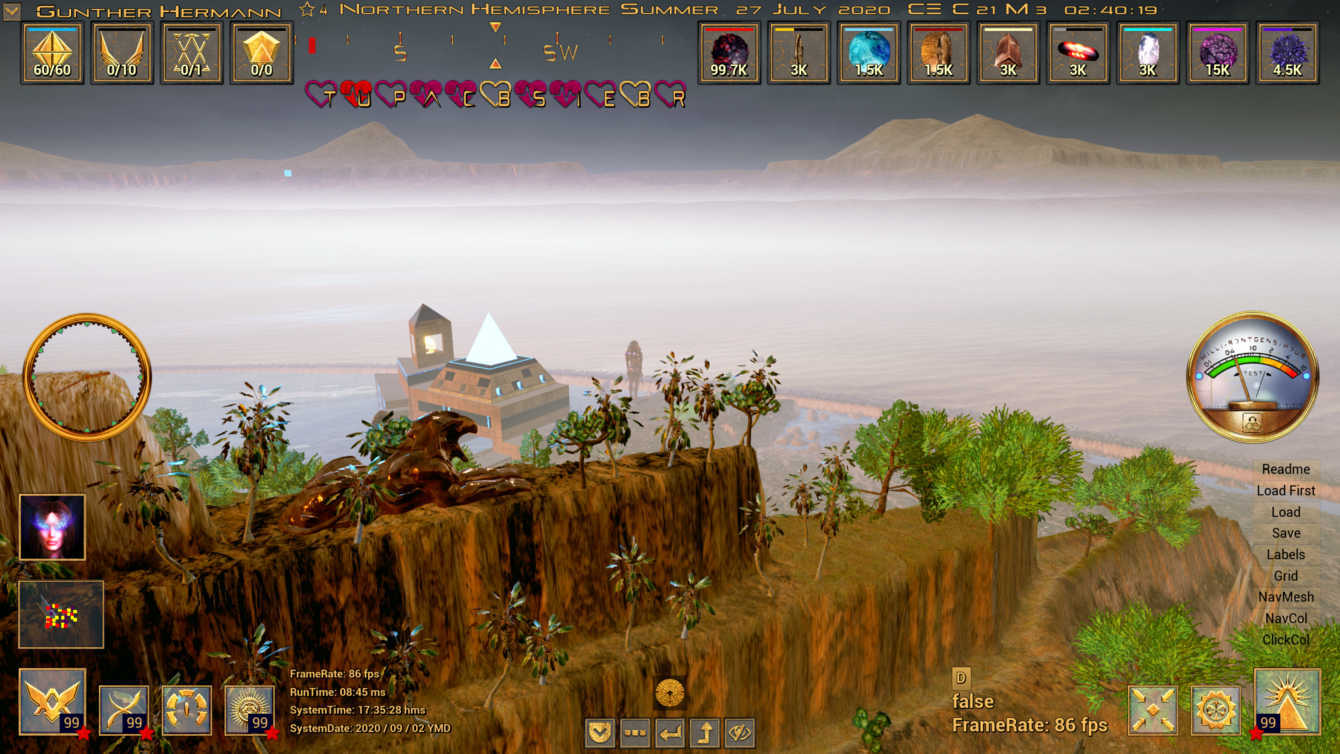Click the four-arrows expand icon
This screenshot has height=754, width=1340.
pos(1152,710)
